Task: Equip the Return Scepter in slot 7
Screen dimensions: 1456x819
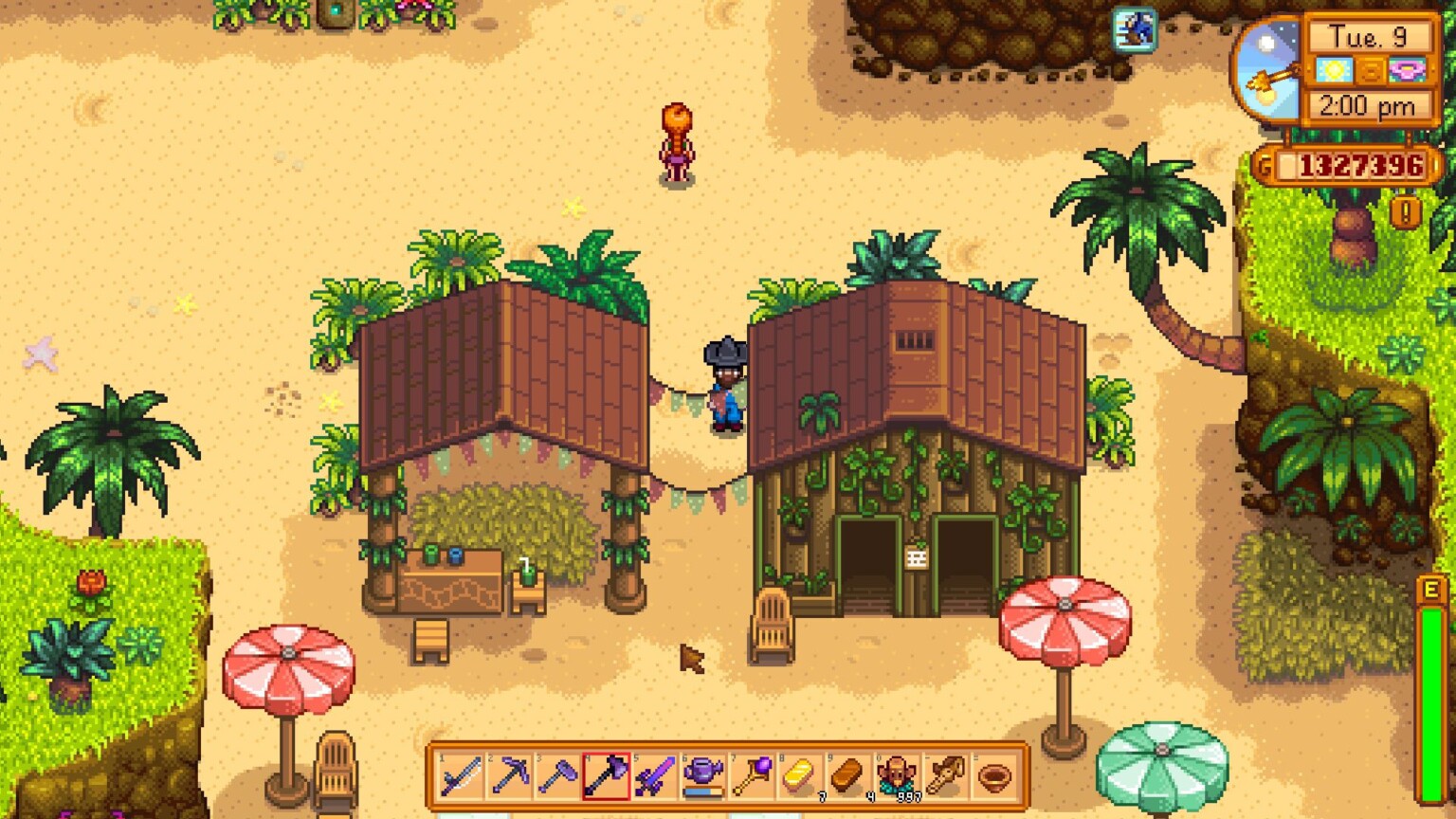Action: [754, 775]
